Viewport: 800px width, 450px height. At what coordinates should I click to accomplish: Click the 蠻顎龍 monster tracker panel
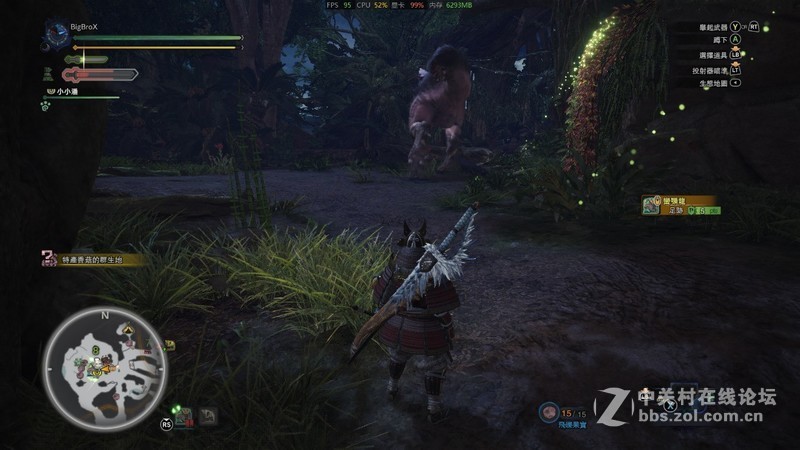click(678, 204)
